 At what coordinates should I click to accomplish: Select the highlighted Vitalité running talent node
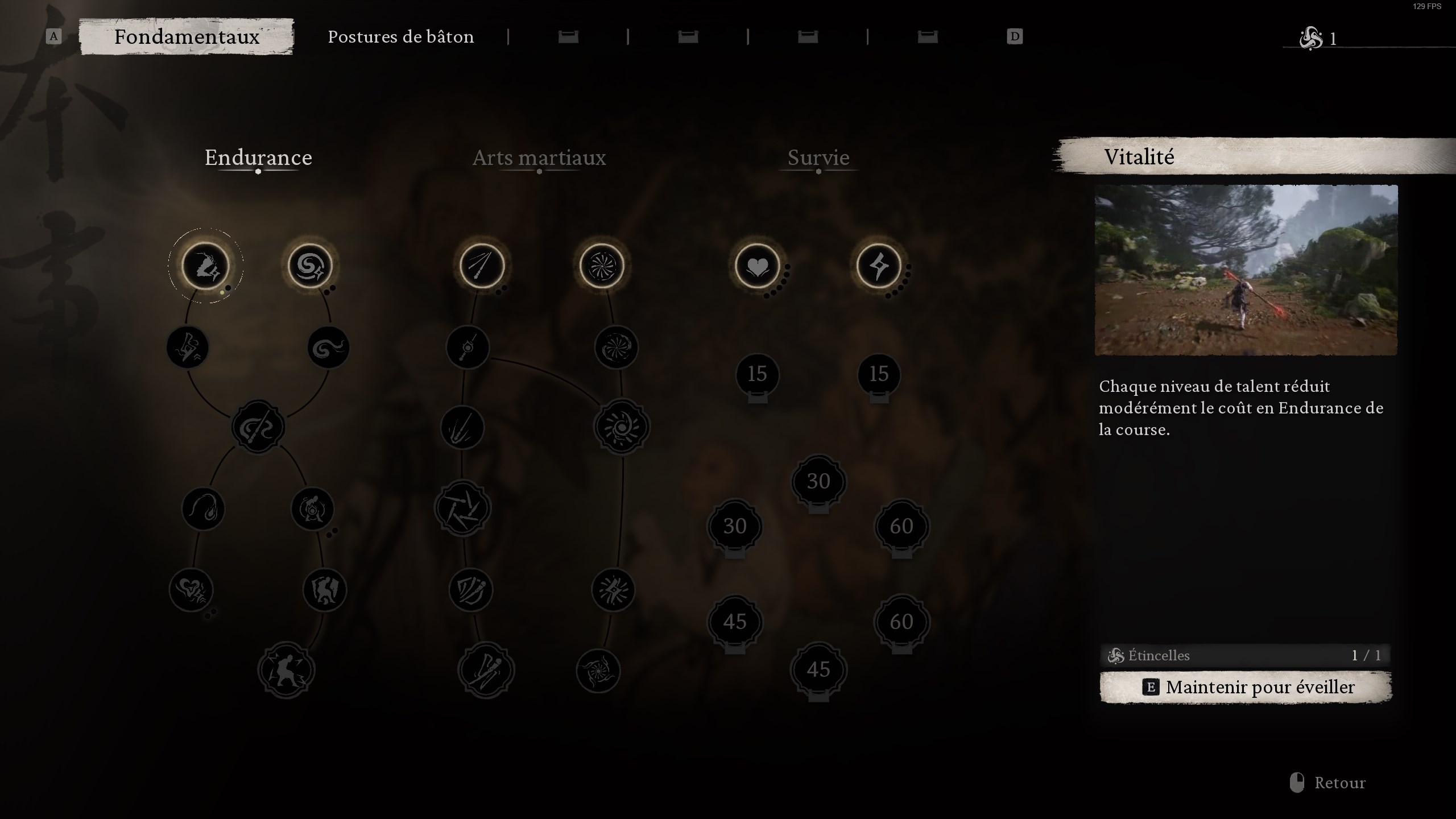(205, 266)
